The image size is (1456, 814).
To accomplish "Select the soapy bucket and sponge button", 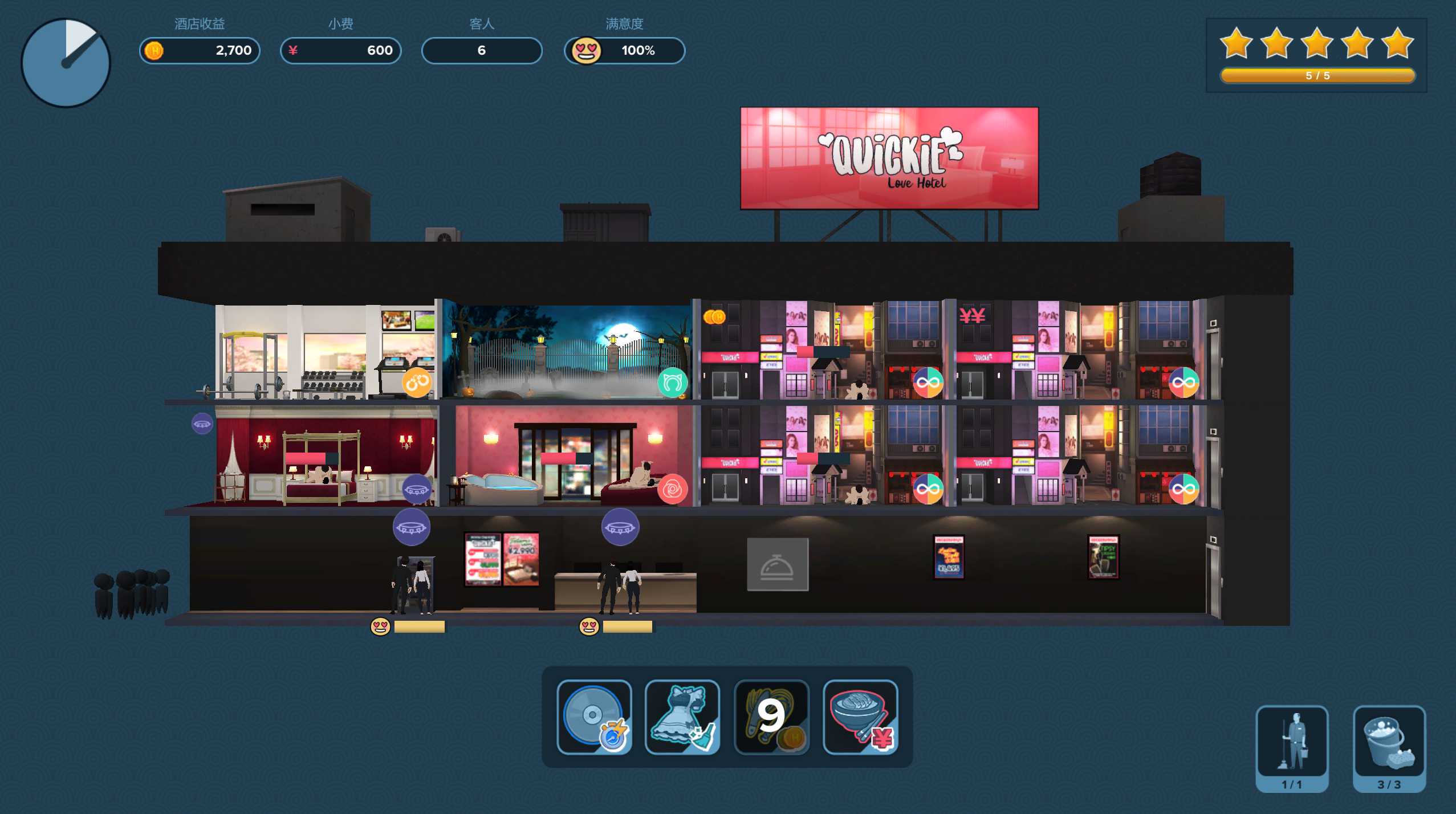I will point(1389,746).
